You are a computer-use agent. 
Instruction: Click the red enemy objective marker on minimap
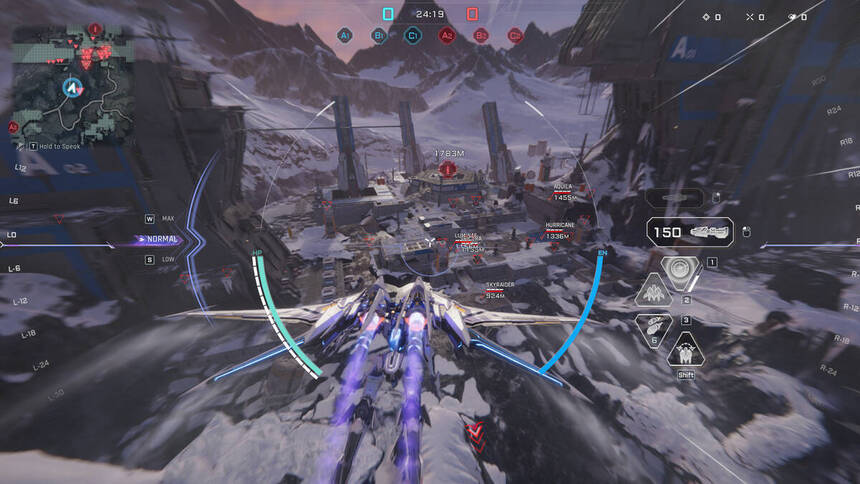coord(95,31)
